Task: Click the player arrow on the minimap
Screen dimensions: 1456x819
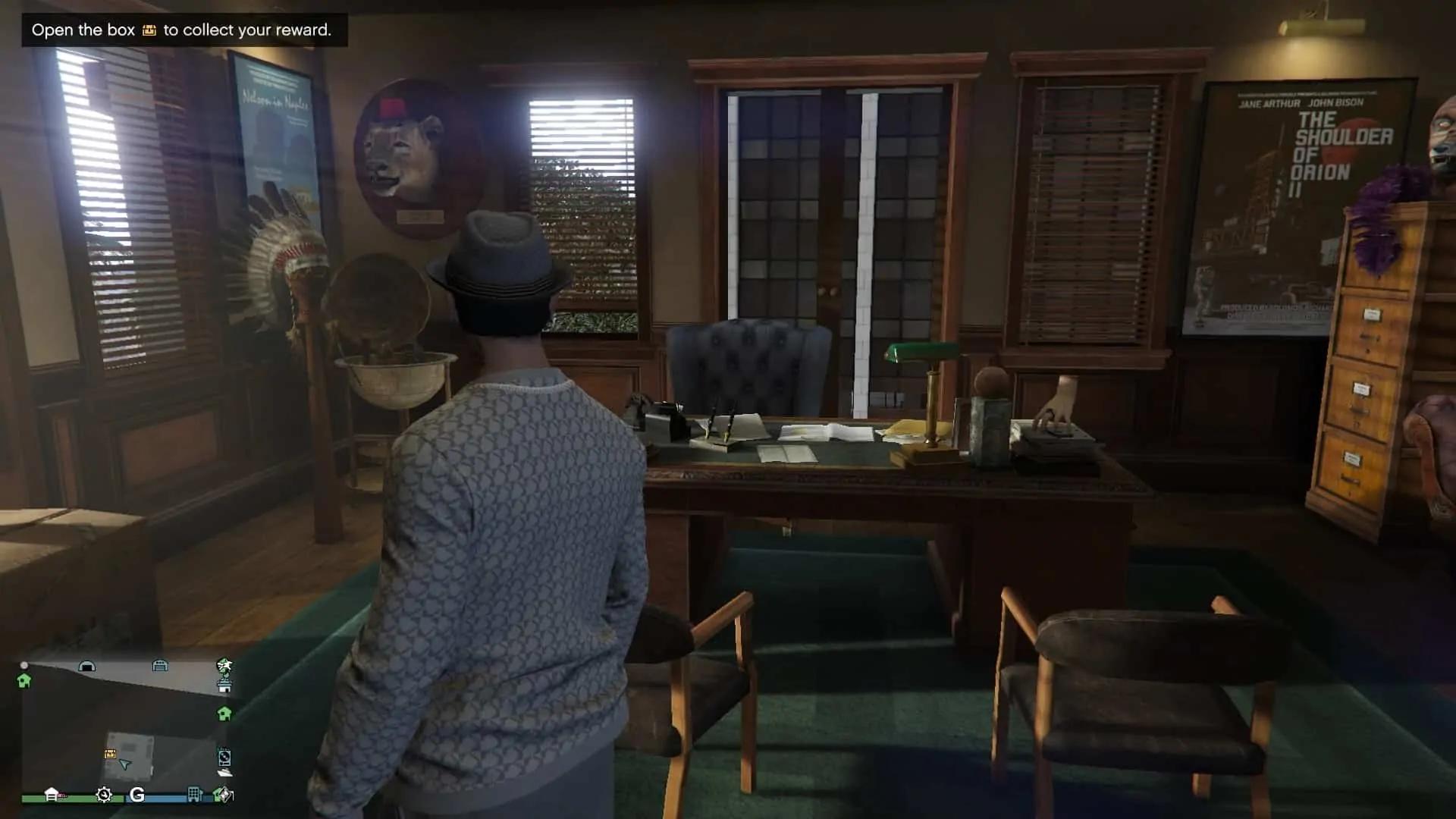Action: coord(126,764)
